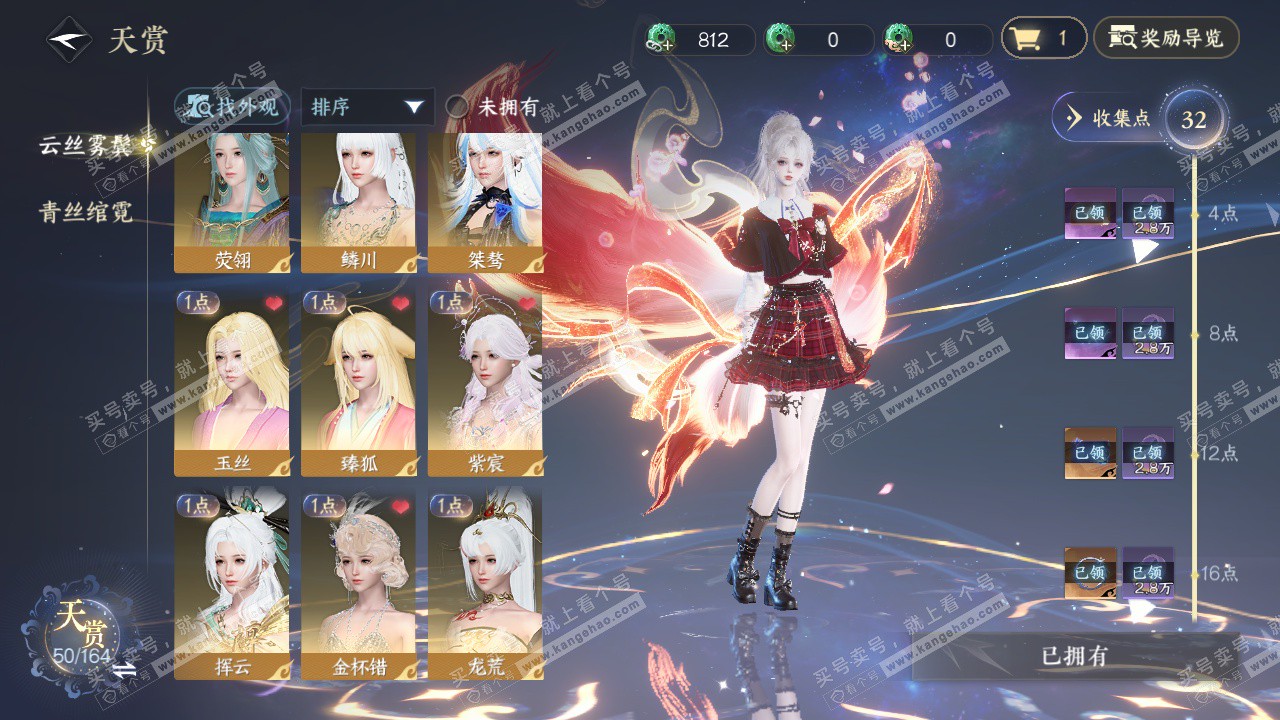Select the 金杯错 hairstyle card

point(359,585)
